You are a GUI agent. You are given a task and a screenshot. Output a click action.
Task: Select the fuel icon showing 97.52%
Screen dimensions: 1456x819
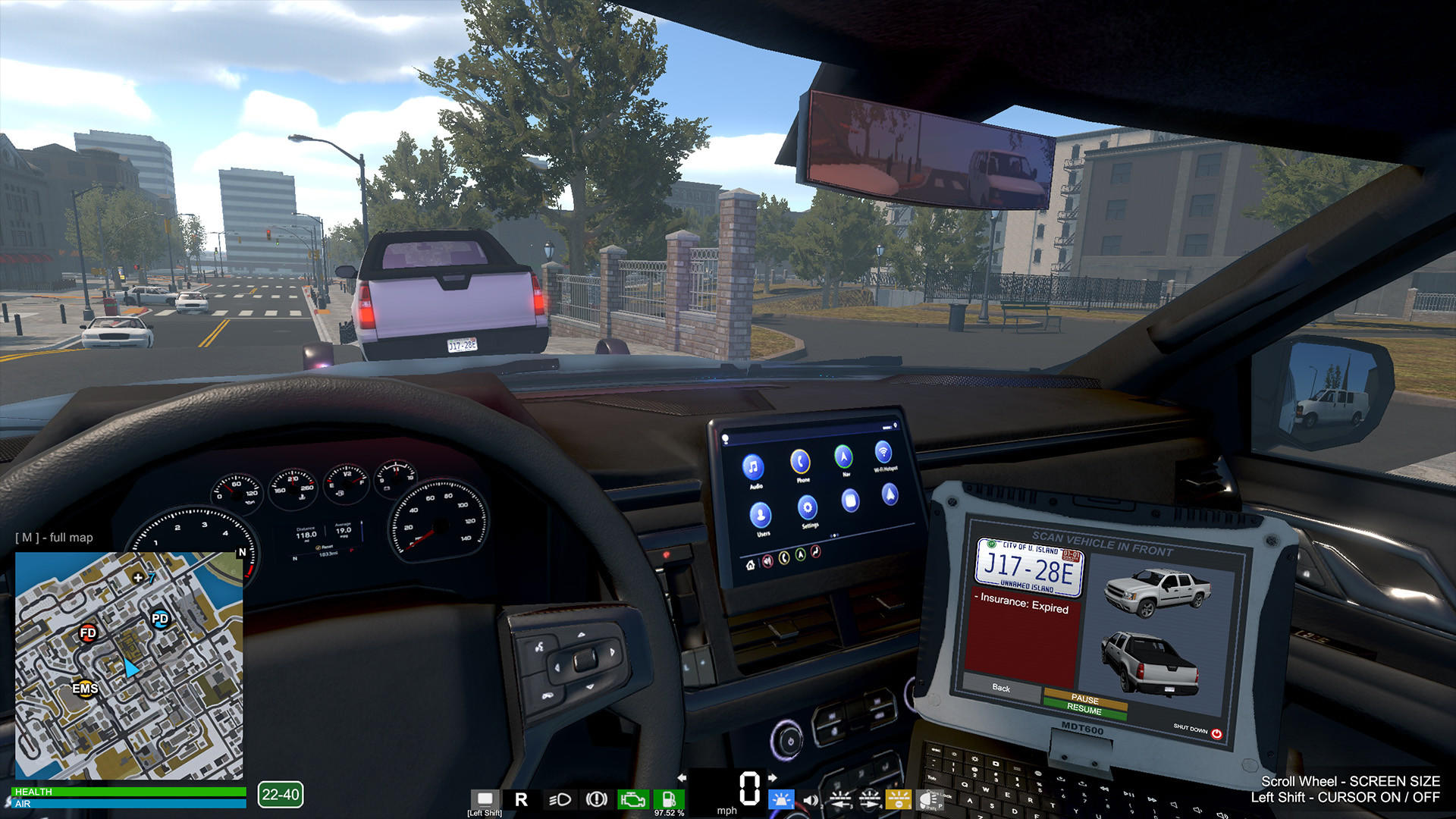click(x=668, y=799)
